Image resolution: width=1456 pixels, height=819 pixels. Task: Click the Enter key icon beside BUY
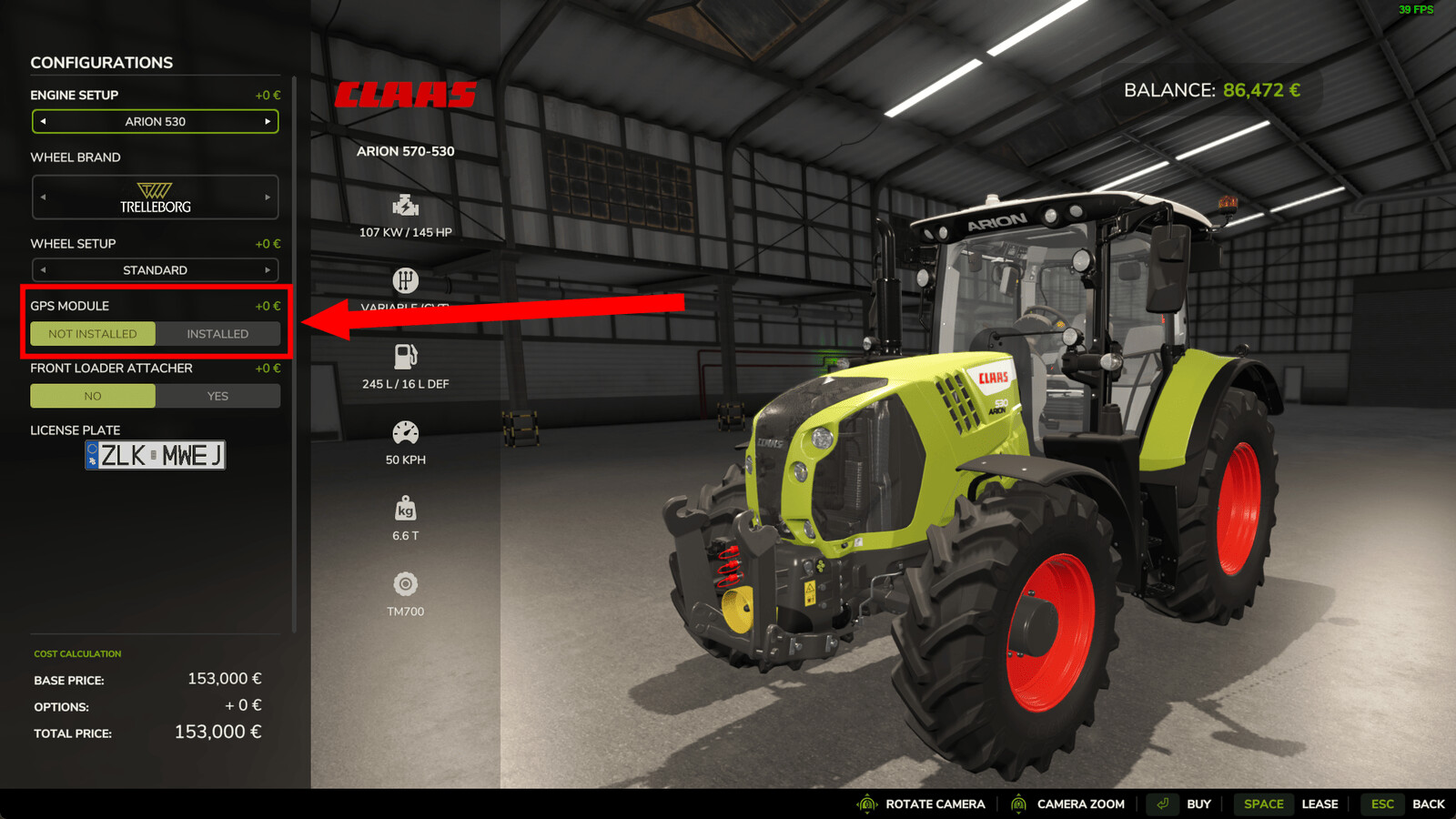[x=1162, y=804]
